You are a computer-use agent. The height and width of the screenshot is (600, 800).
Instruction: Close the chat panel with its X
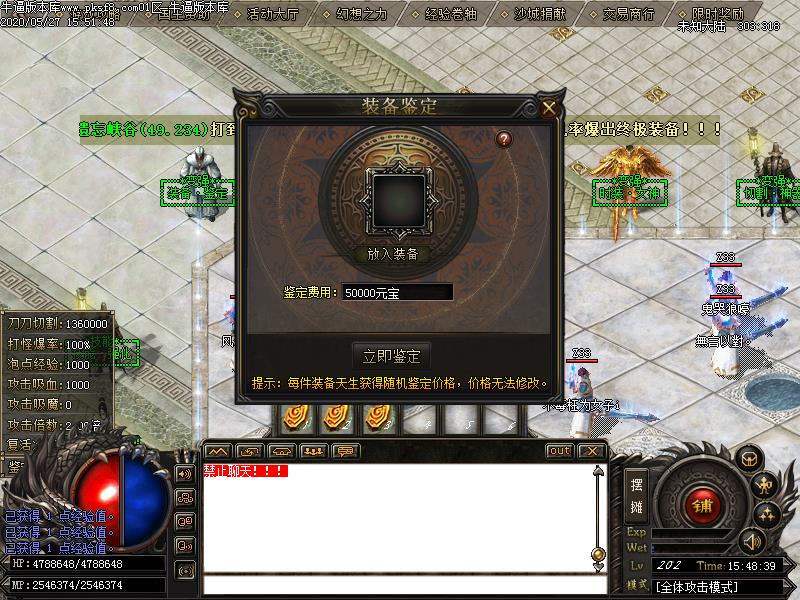click(592, 451)
